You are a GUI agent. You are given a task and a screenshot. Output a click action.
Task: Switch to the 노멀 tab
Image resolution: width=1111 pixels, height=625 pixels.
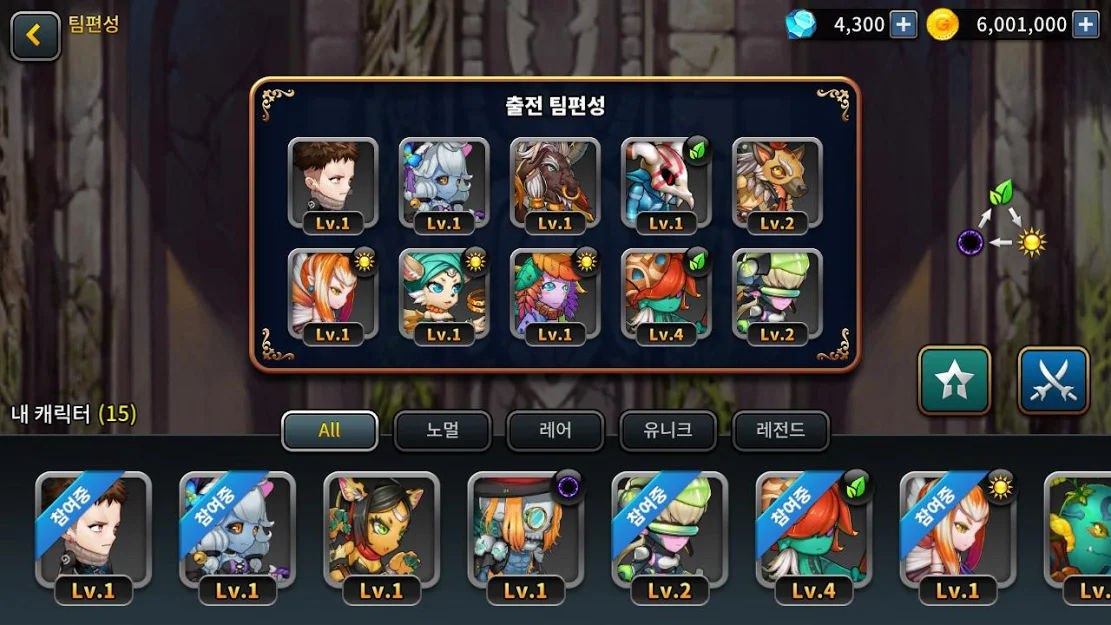coord(442,431)
